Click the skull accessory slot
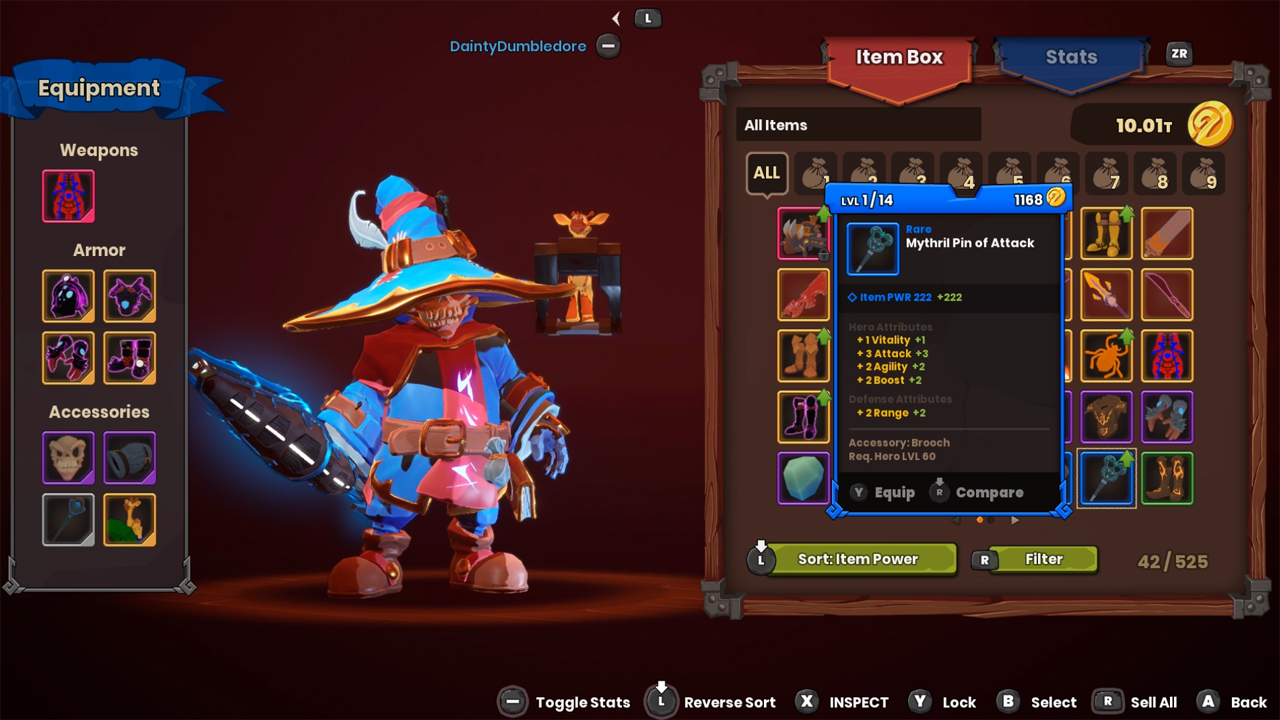This screenshot has height=720, width=1280. (67, 458)
